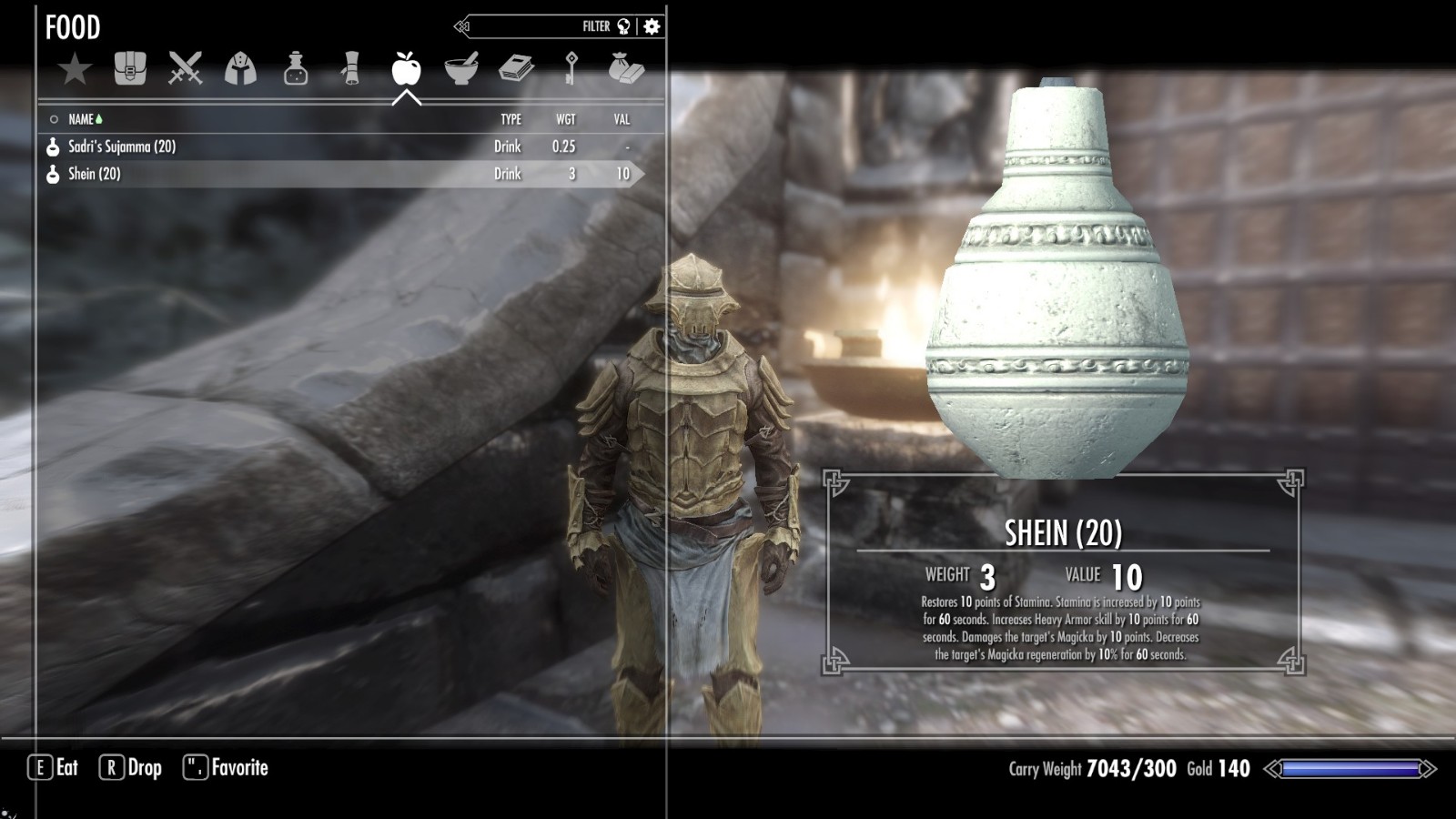Switch to the crossed swords Weapons tab
Image resolution: width=1456 pixels, height=819 pixels.
point(186,69)
